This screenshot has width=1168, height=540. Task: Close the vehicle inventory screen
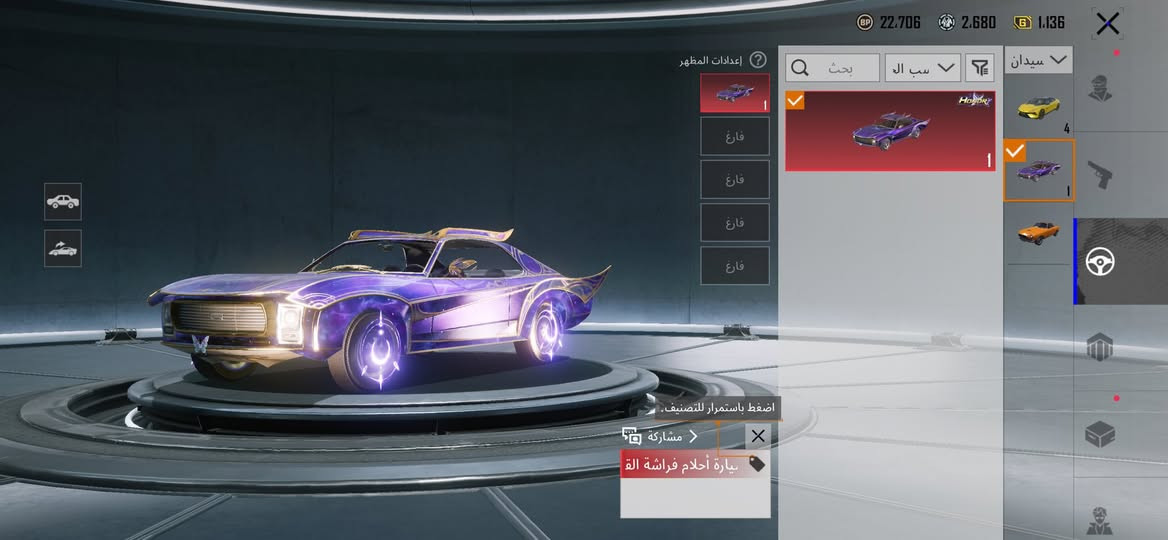pos(1107,23)
